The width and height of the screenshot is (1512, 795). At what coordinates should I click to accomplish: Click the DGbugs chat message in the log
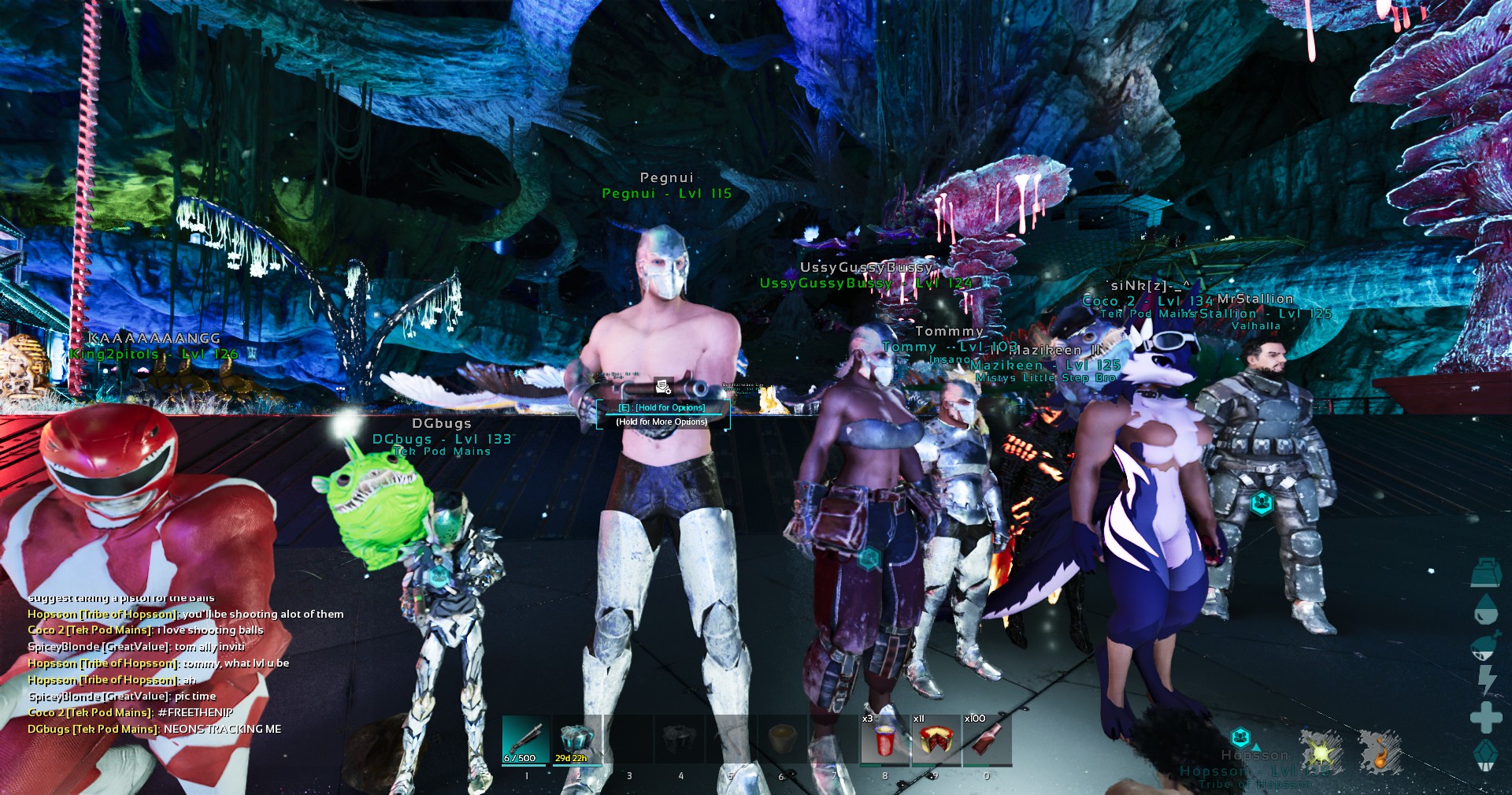[154, 729]
